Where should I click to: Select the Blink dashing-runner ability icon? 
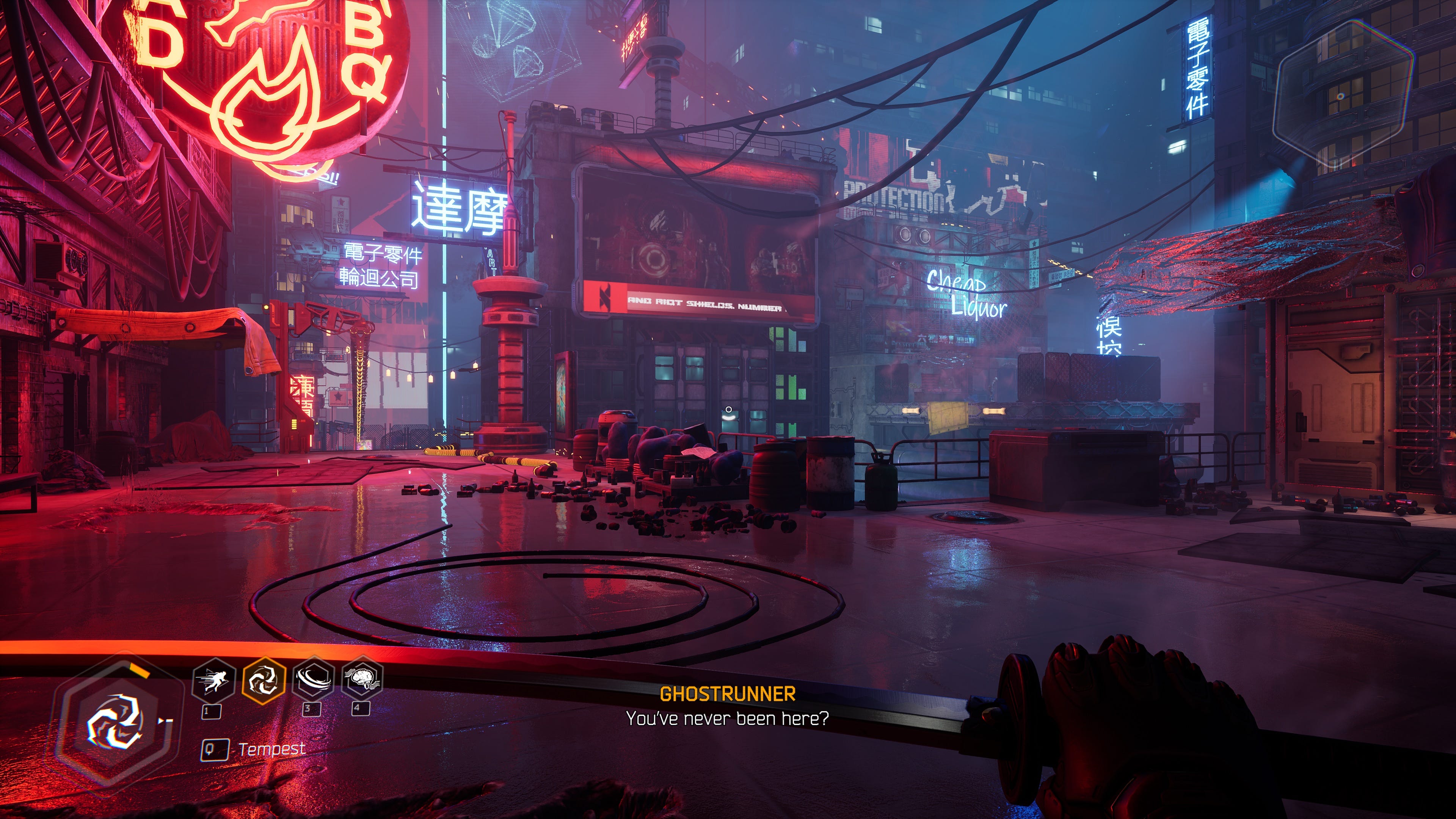(x=214, y=681)
